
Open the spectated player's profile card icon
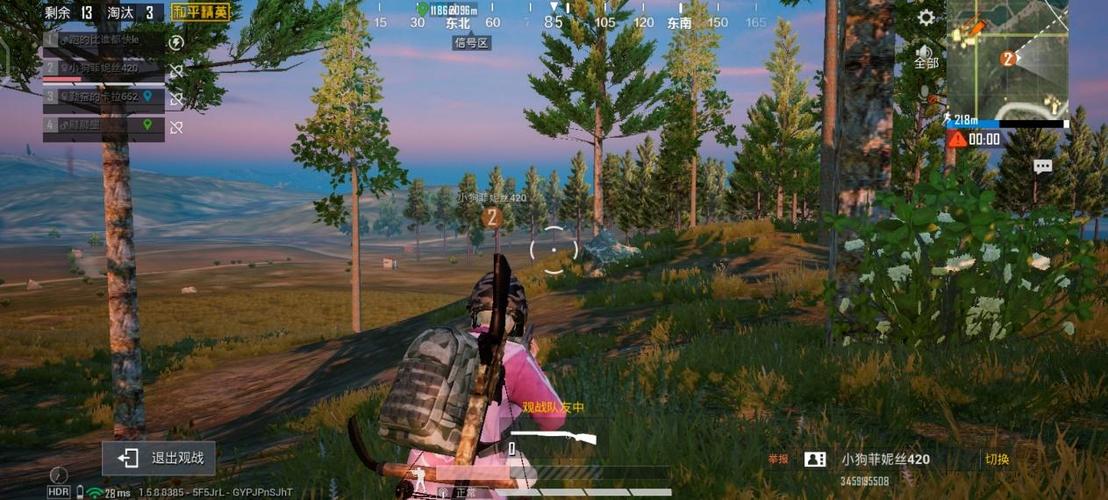pos(815,459)
